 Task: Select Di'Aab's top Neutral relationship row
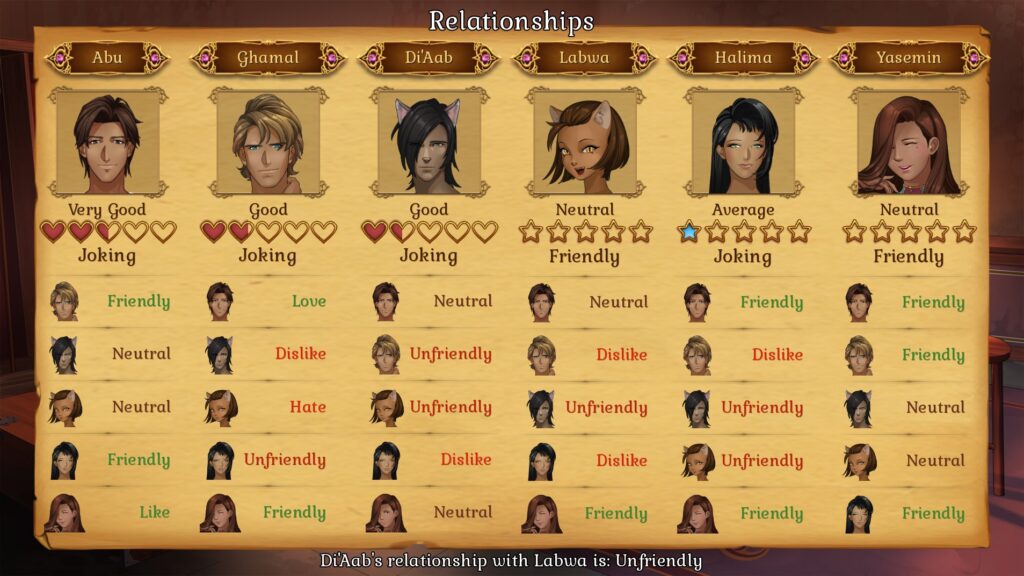point(429,301)
